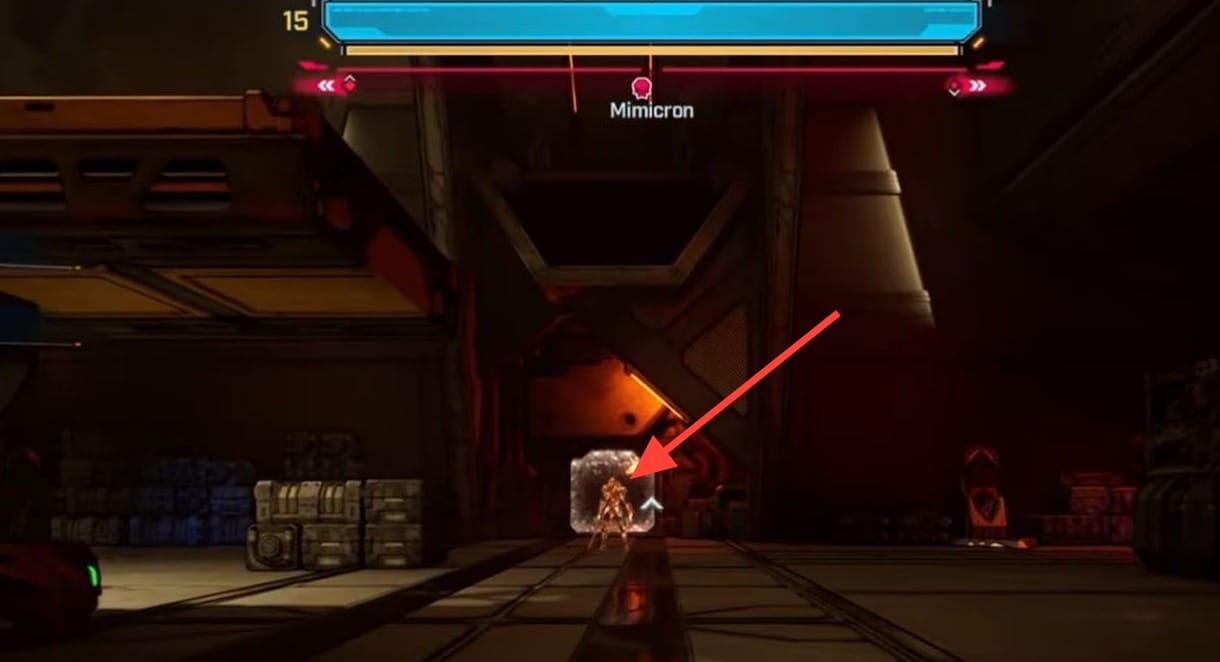Select the left double-chevron compass arrow
Image resolution: width=1220 pixels, height=662 pixels.
[326, 86]
